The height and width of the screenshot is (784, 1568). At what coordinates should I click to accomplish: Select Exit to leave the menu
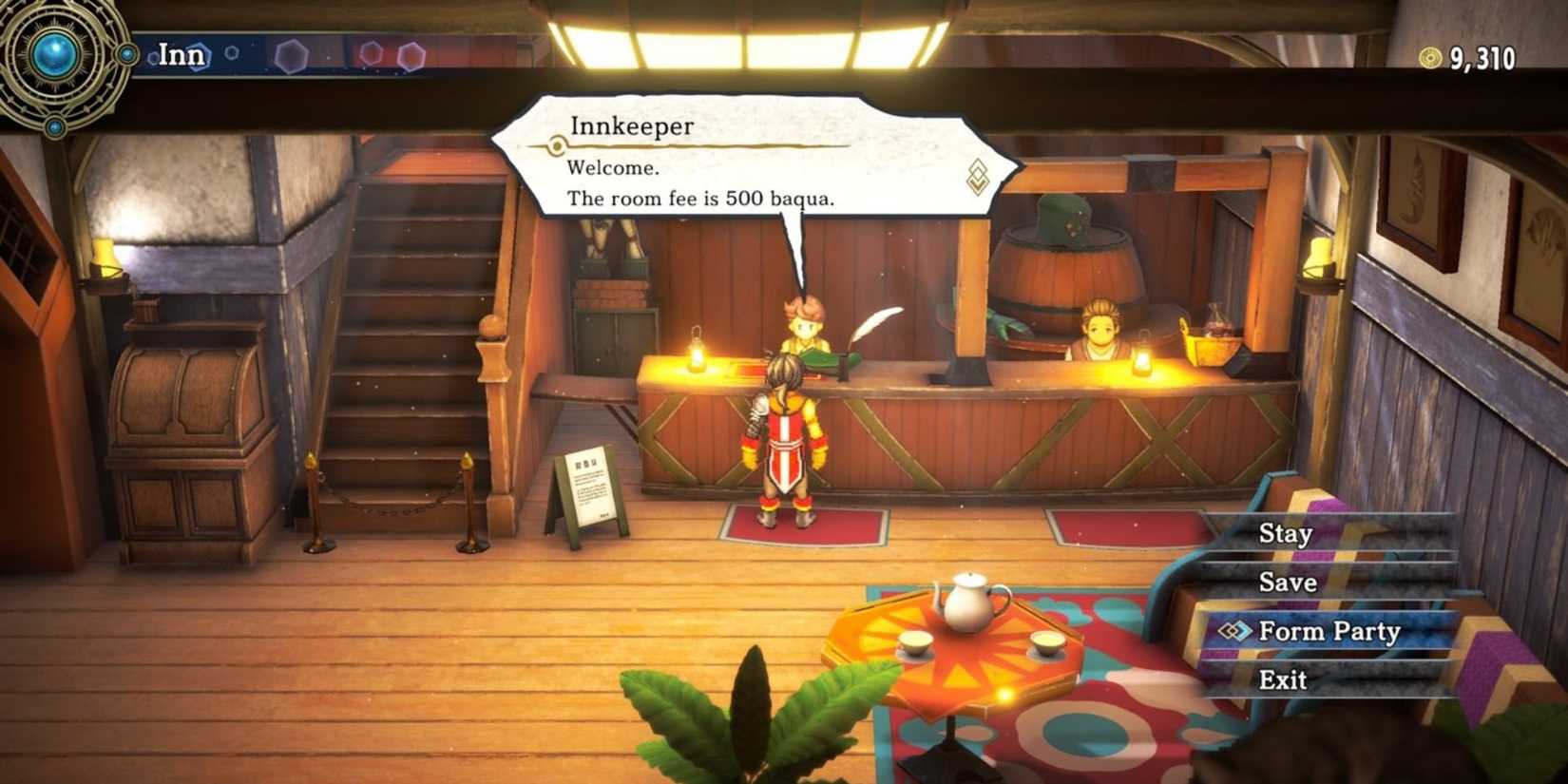(x=1283, y=679)
